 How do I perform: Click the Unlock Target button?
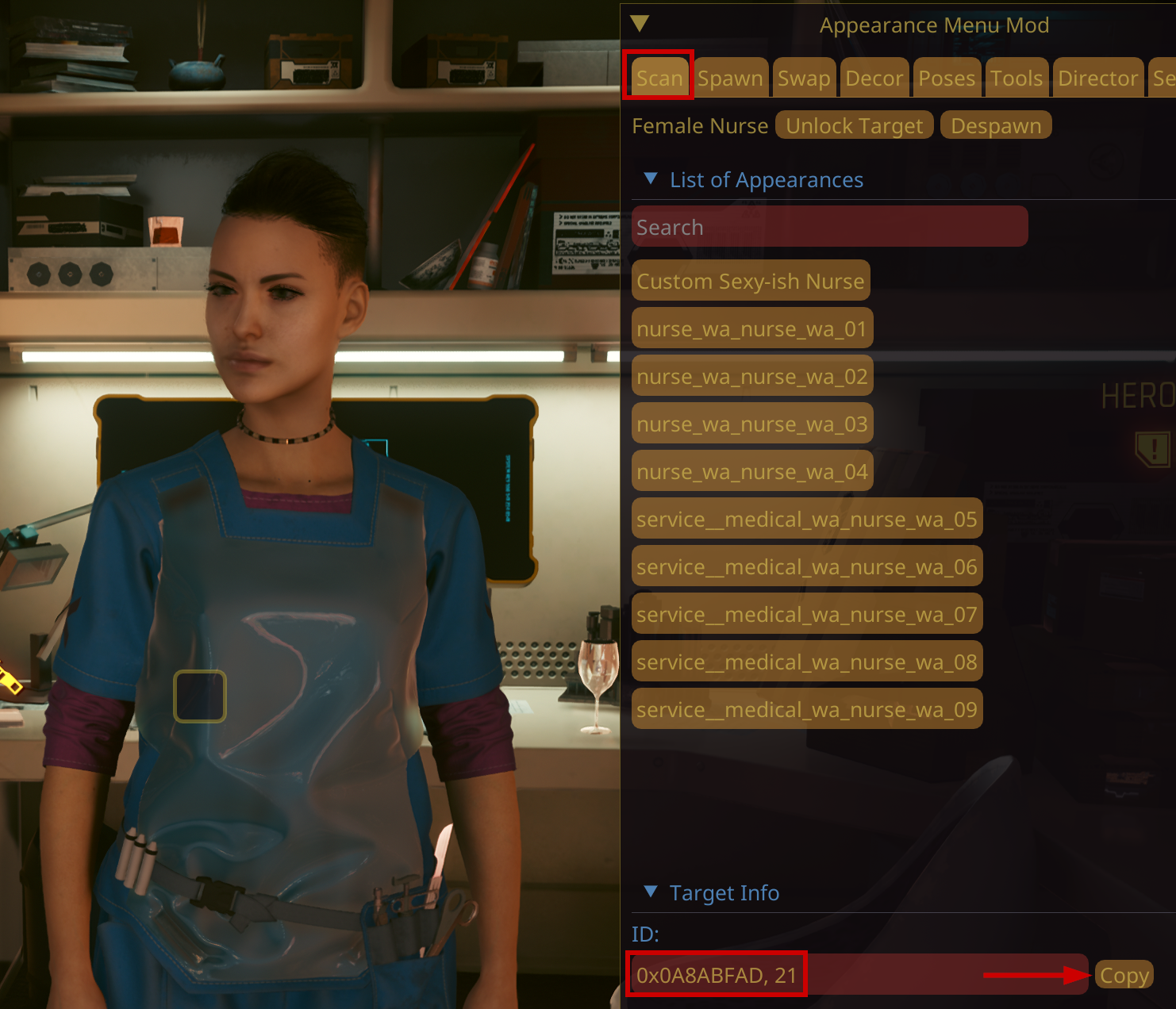[854, 125]
